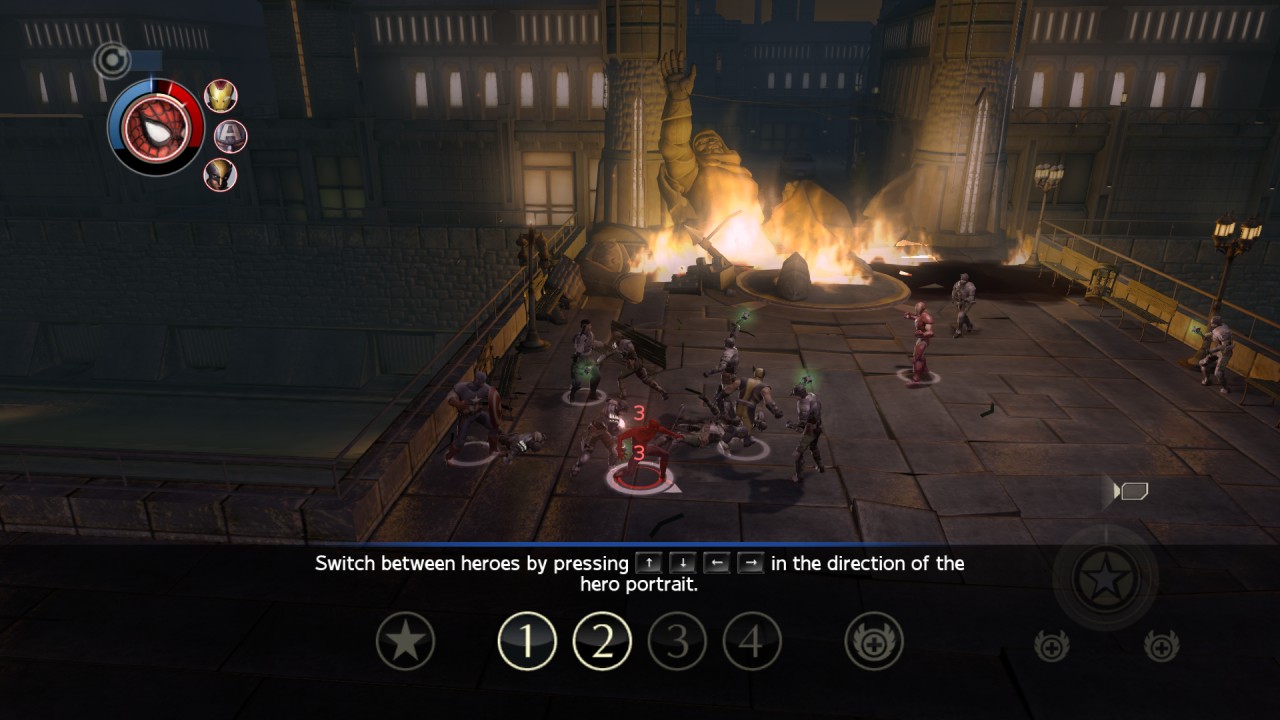Trigger power slot number 2

pos(602,641)
